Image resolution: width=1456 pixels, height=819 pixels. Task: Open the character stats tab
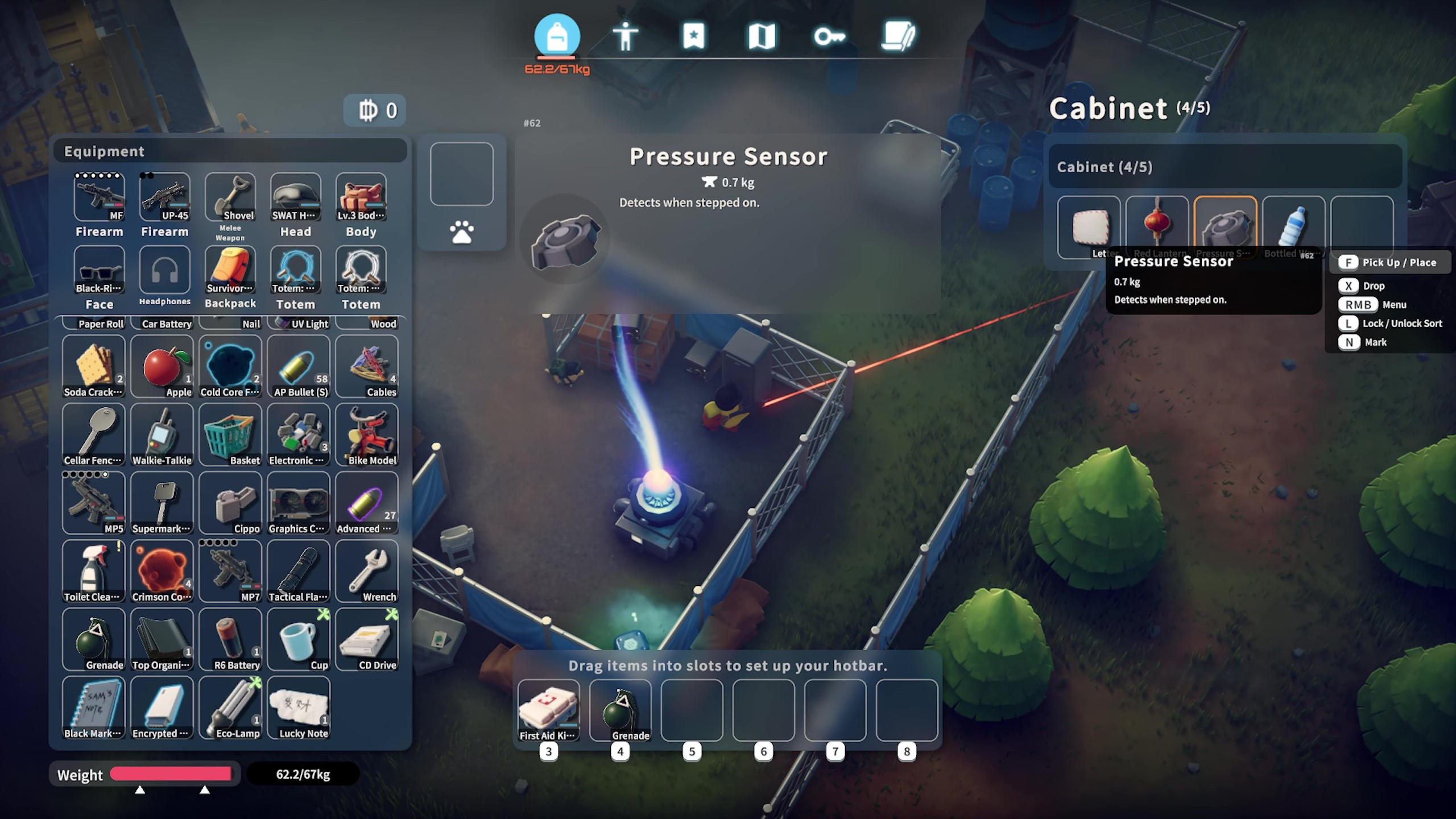coord(625,36)
